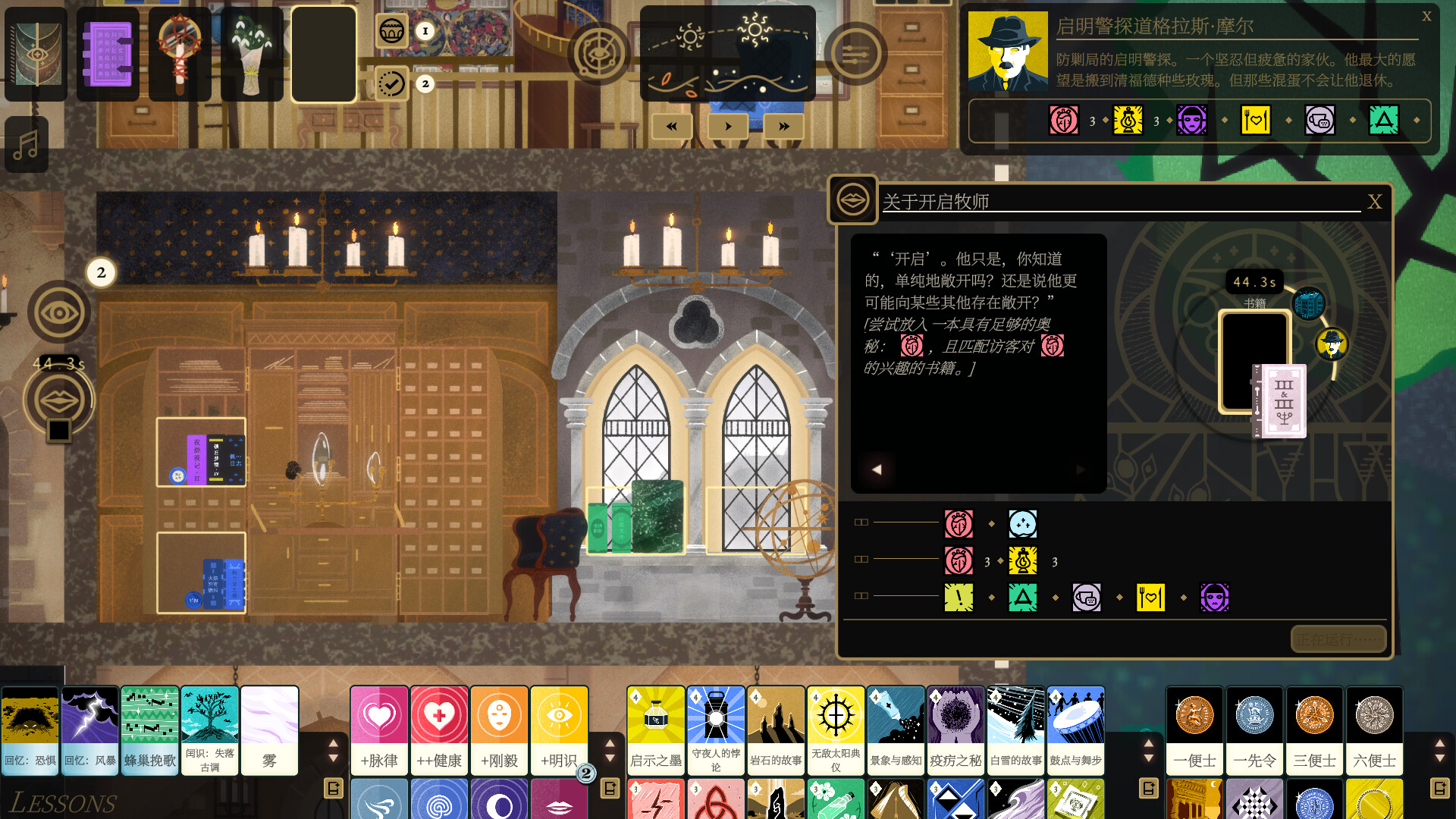Open the lips conversation verb icon
Screen dimensions: 1456x819
click(58, 400)
